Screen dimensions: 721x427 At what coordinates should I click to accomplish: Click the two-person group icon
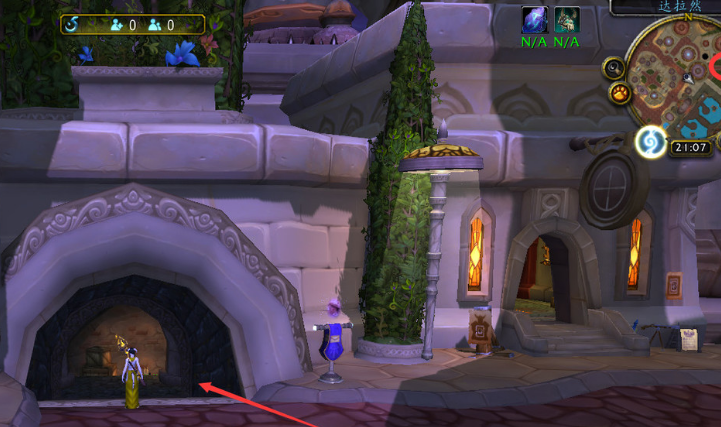coord(157,25)
